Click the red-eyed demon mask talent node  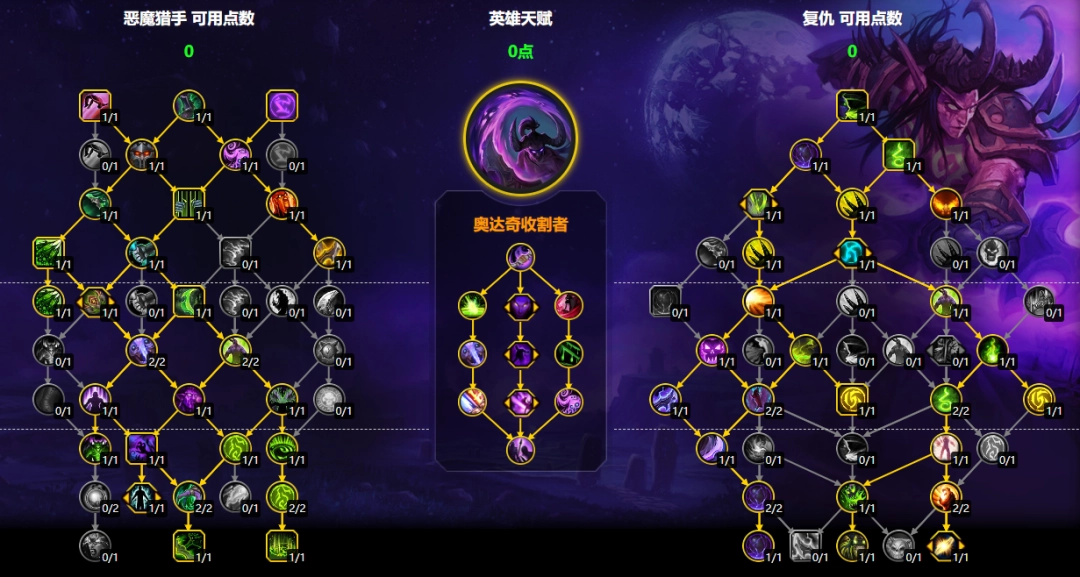[x=142, y=154]
